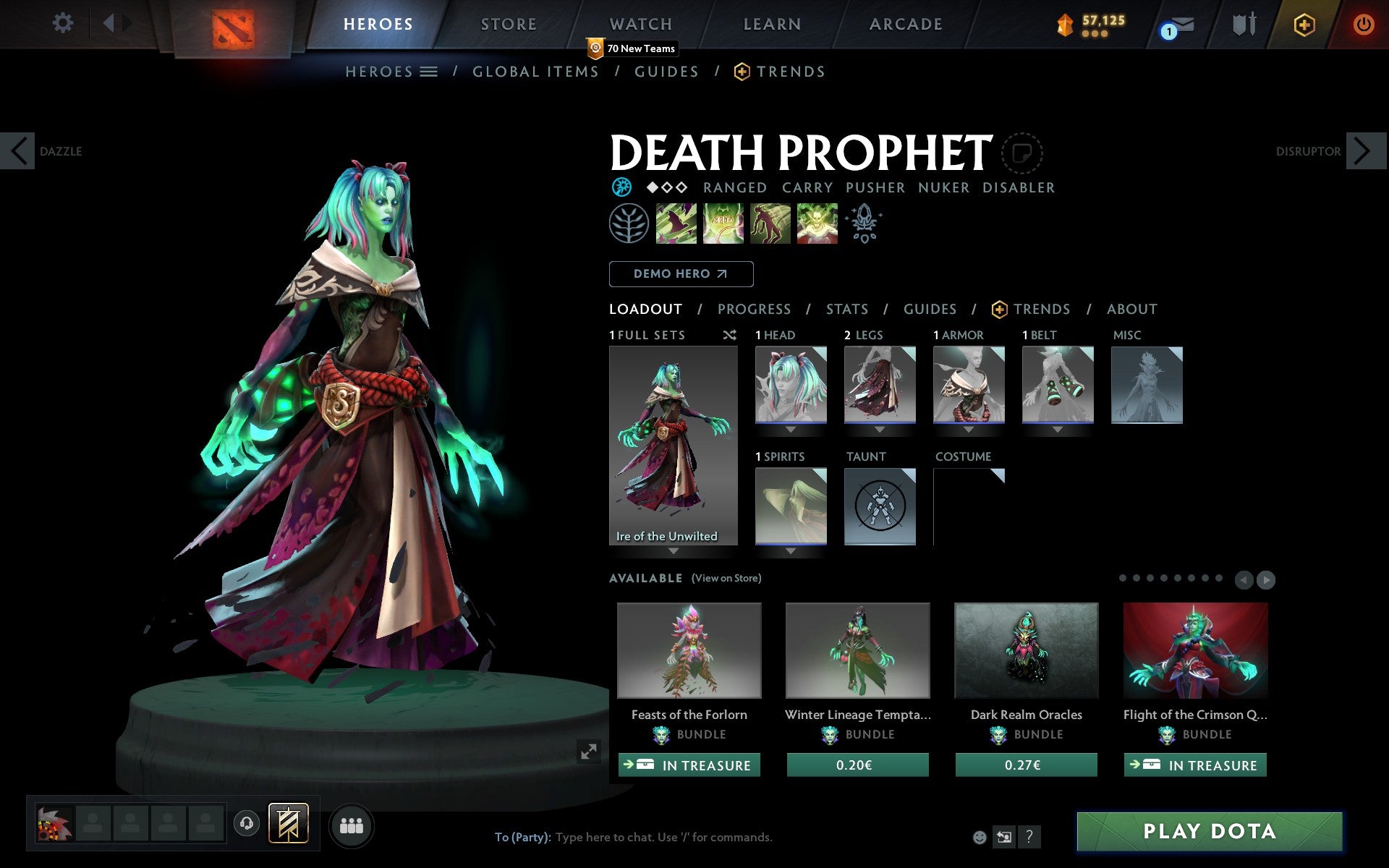Choose the Head cosmetic slot
Viewport: 1389px width, 868px height.
(791, 384)
